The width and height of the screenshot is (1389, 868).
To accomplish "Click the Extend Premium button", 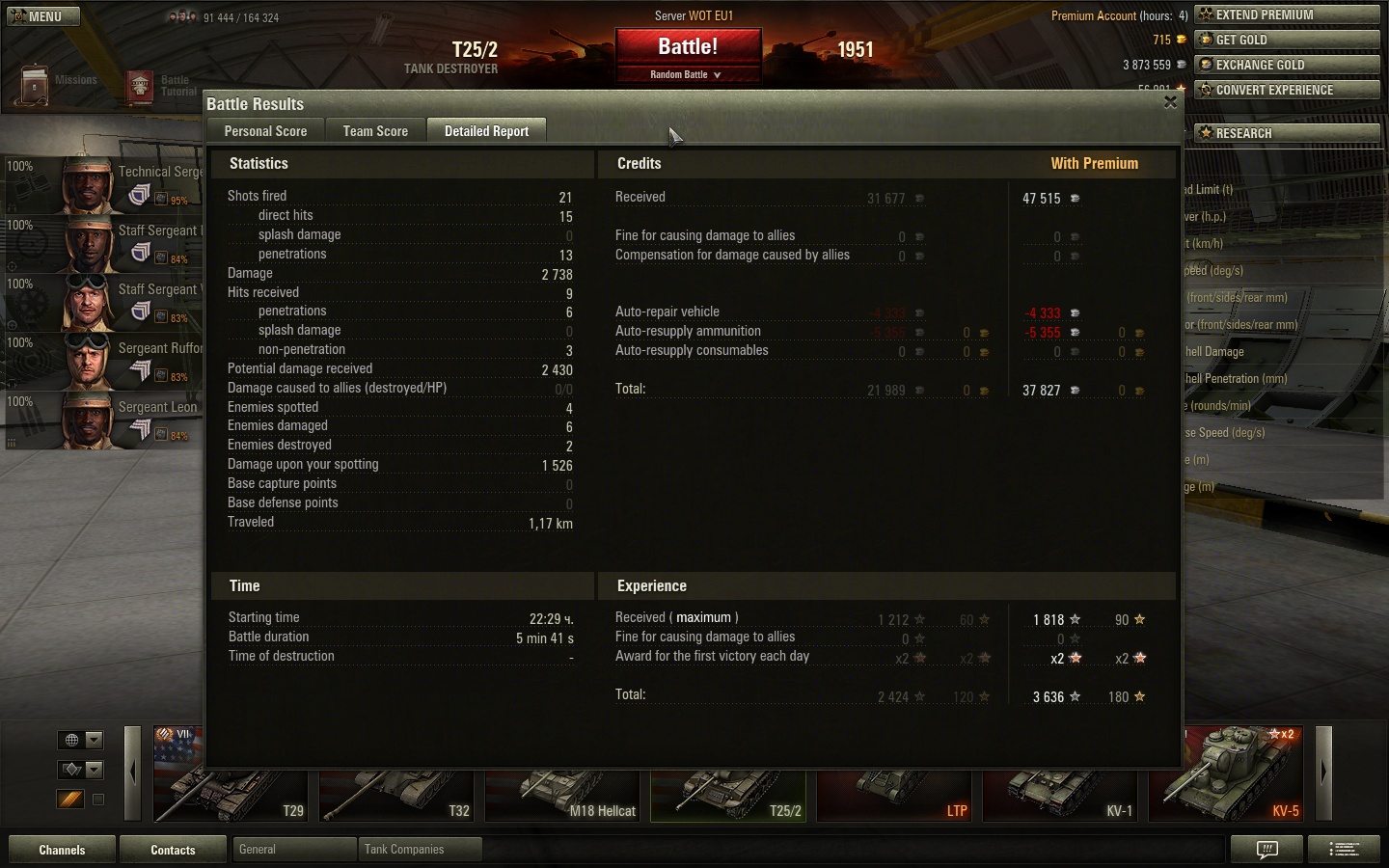I will [1287, 14].
